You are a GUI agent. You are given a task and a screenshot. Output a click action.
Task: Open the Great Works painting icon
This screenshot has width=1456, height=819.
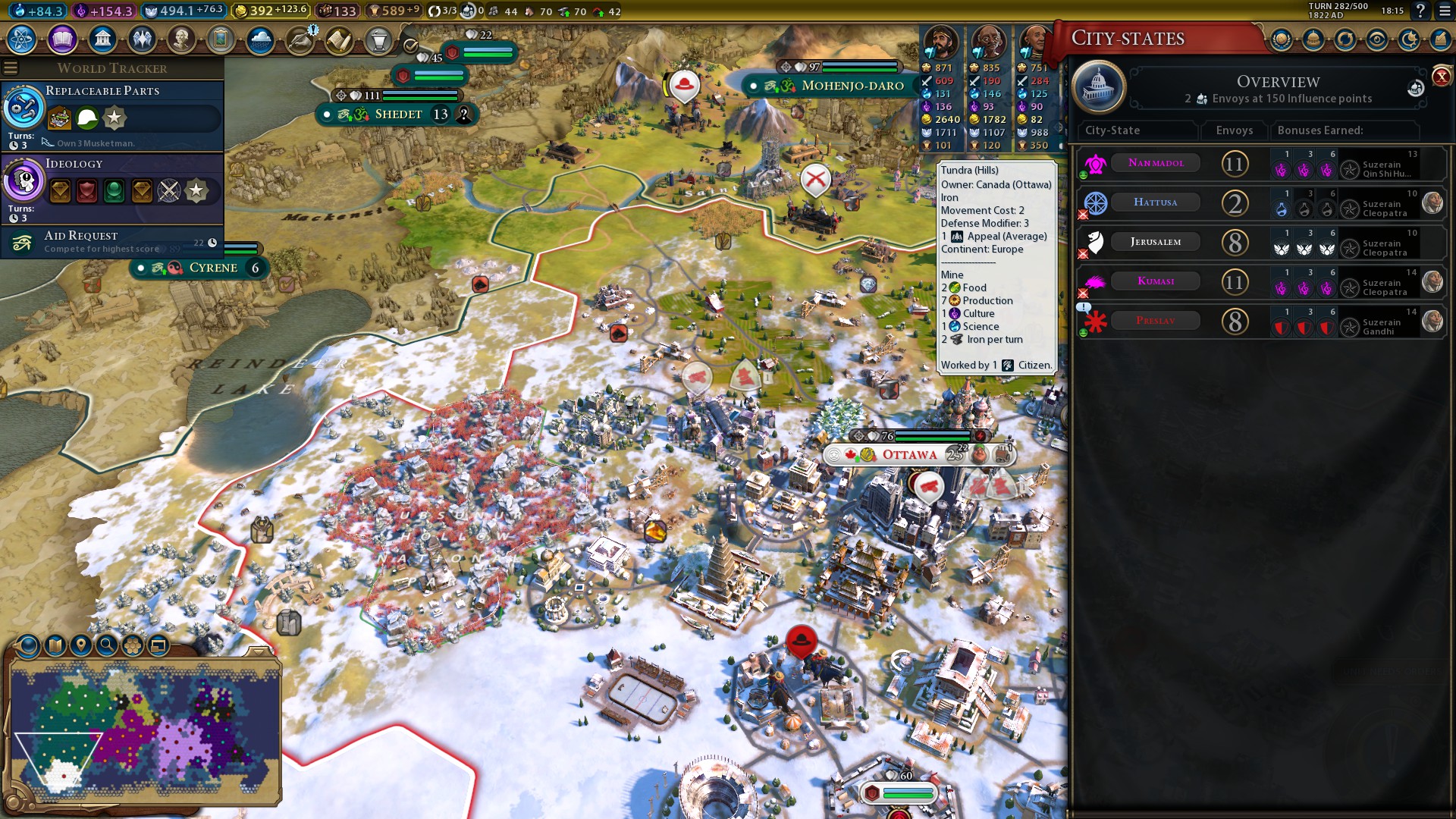(x=221, y=39)
